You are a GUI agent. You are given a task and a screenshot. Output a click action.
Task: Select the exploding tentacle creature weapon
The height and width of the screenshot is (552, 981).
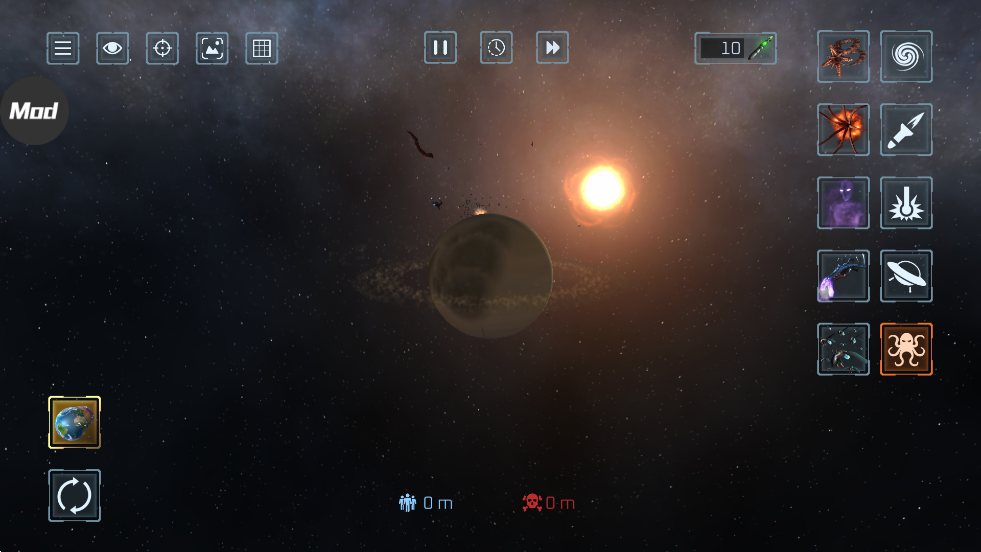[843, 129]
